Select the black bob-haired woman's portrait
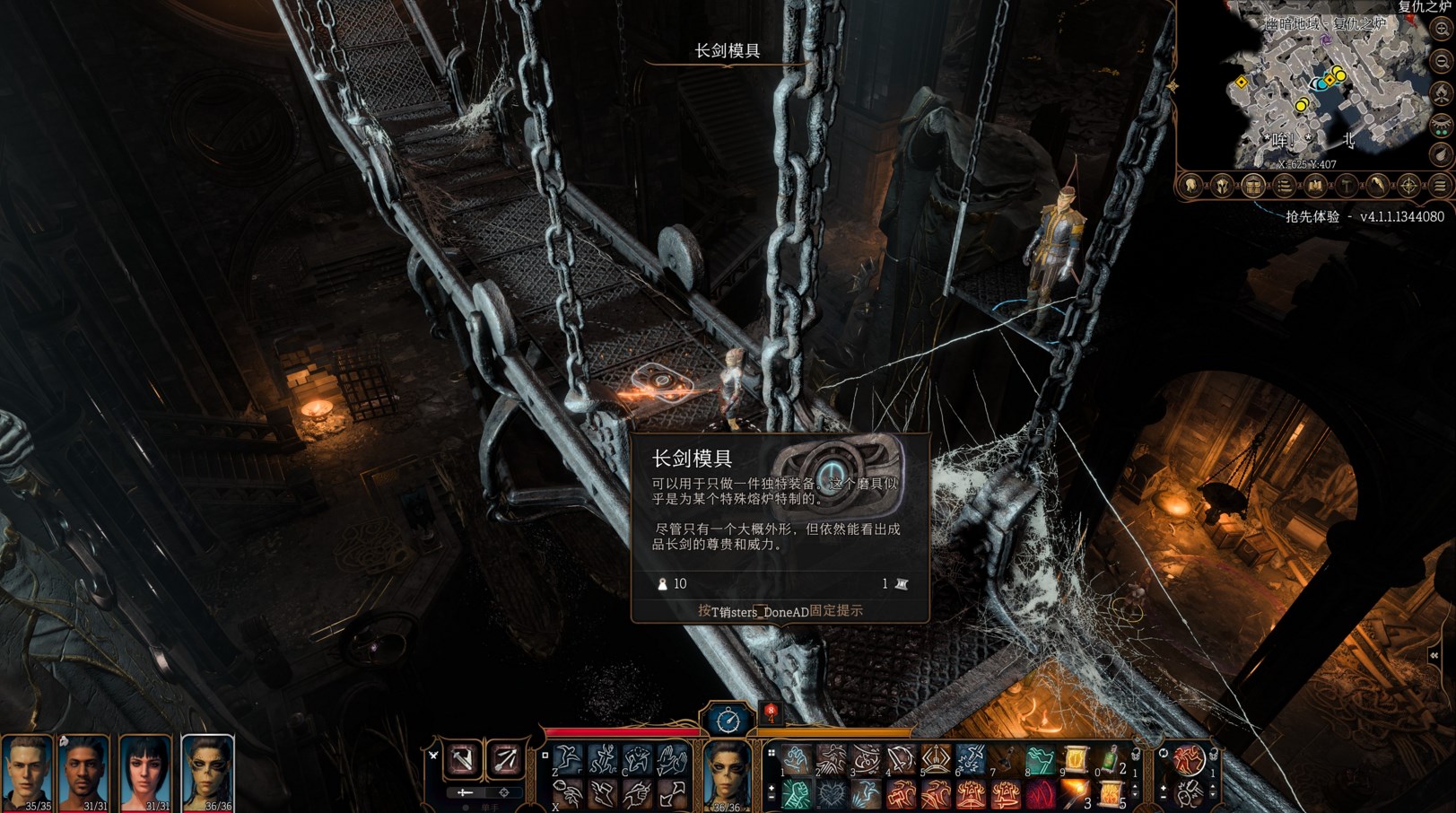The image size is (1456, 813). [x=145, y=770]
